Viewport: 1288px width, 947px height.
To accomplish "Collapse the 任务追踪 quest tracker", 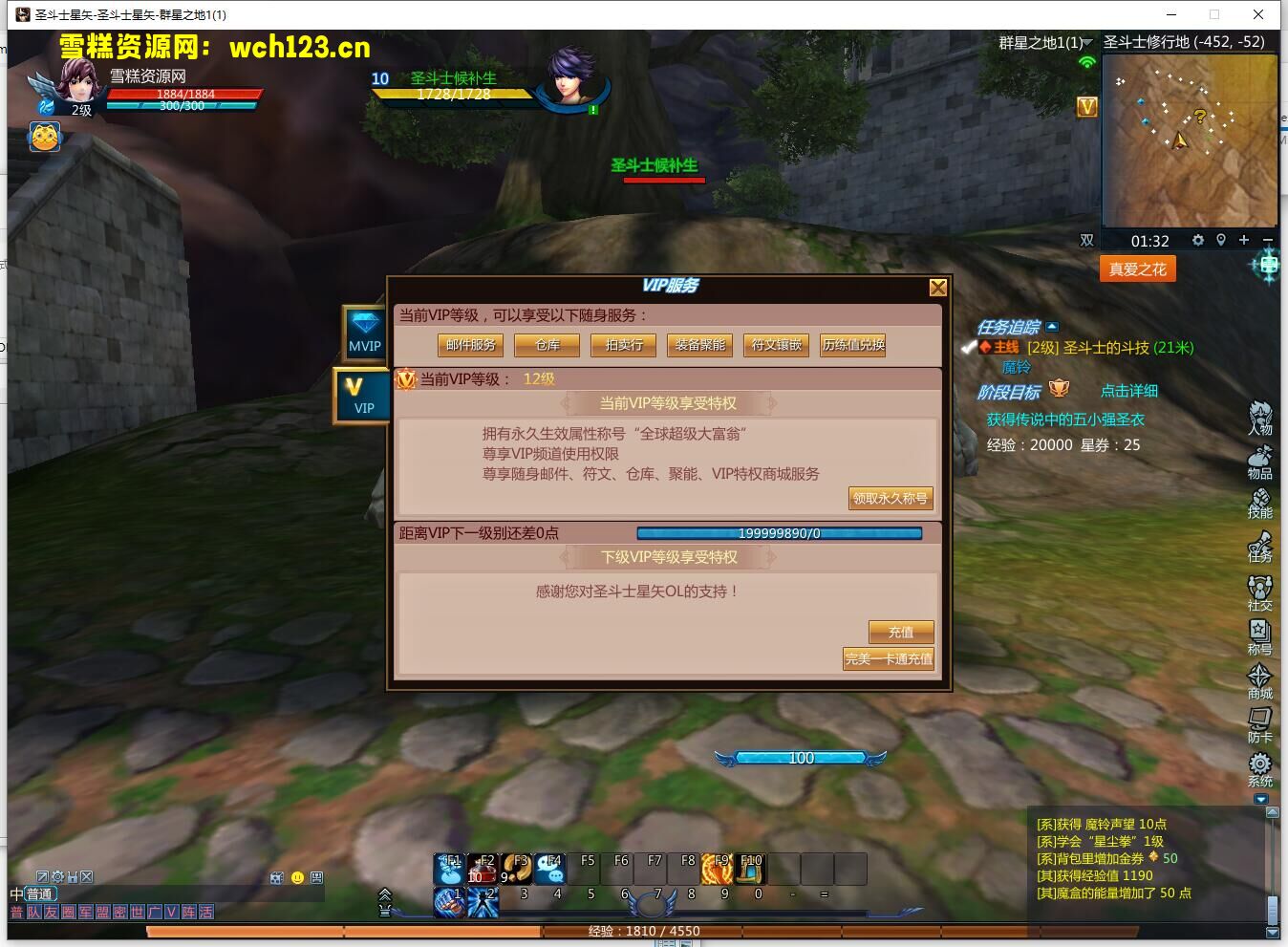I will 1052,327.
